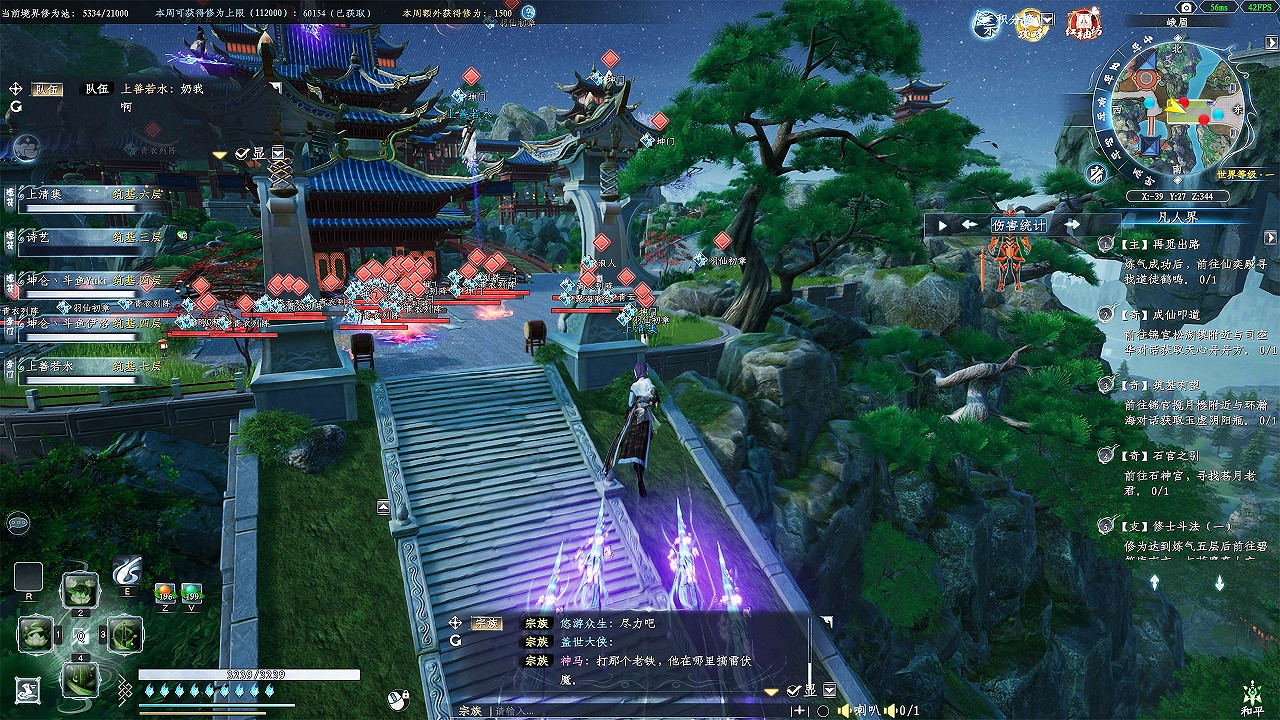Select the skill in hotkey slot 1
Screen dimensions: 1280x720
click(x=35, y=635)
